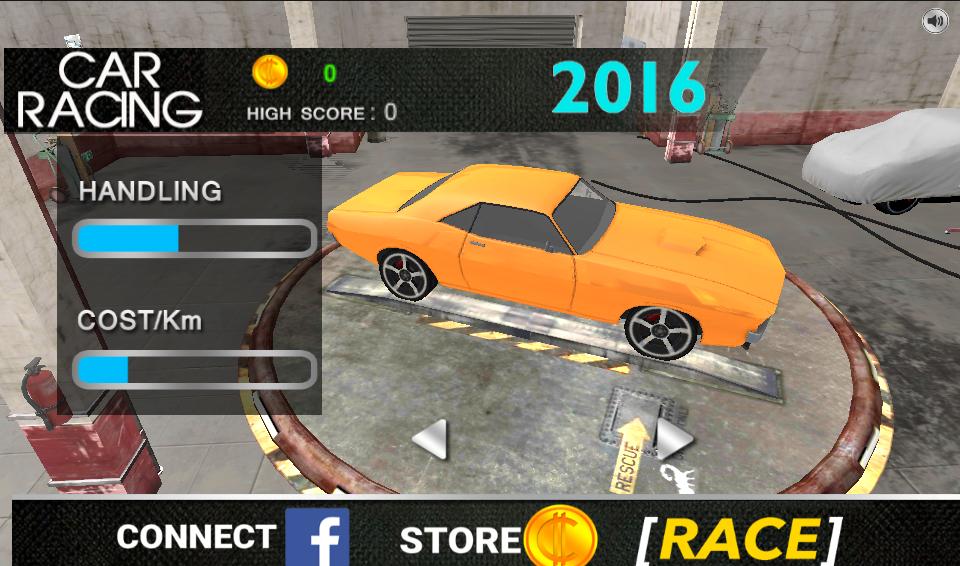
Task: Select the previous car with left arrow
Action: pyautogui.click(x=430, y=439)
